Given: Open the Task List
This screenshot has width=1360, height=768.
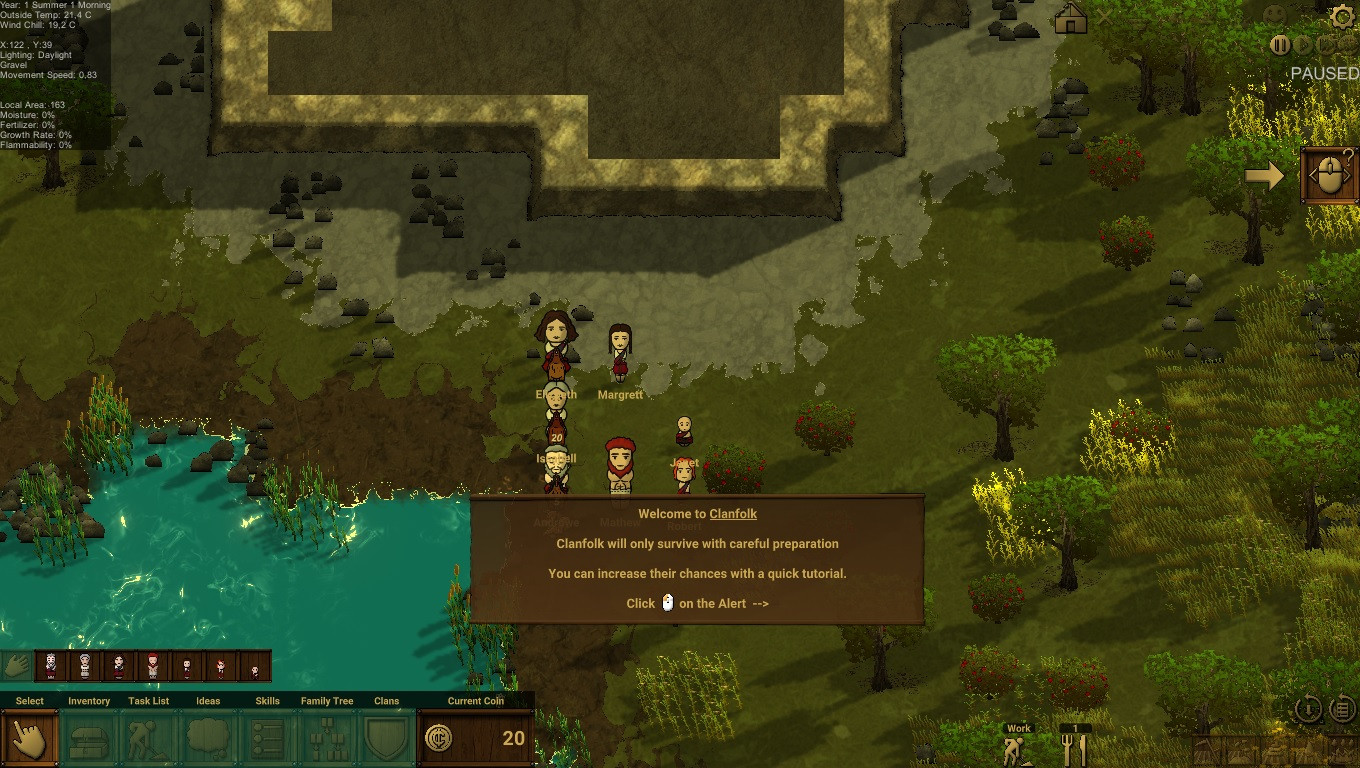Looking at the screenshot, I should pos(149,739).
